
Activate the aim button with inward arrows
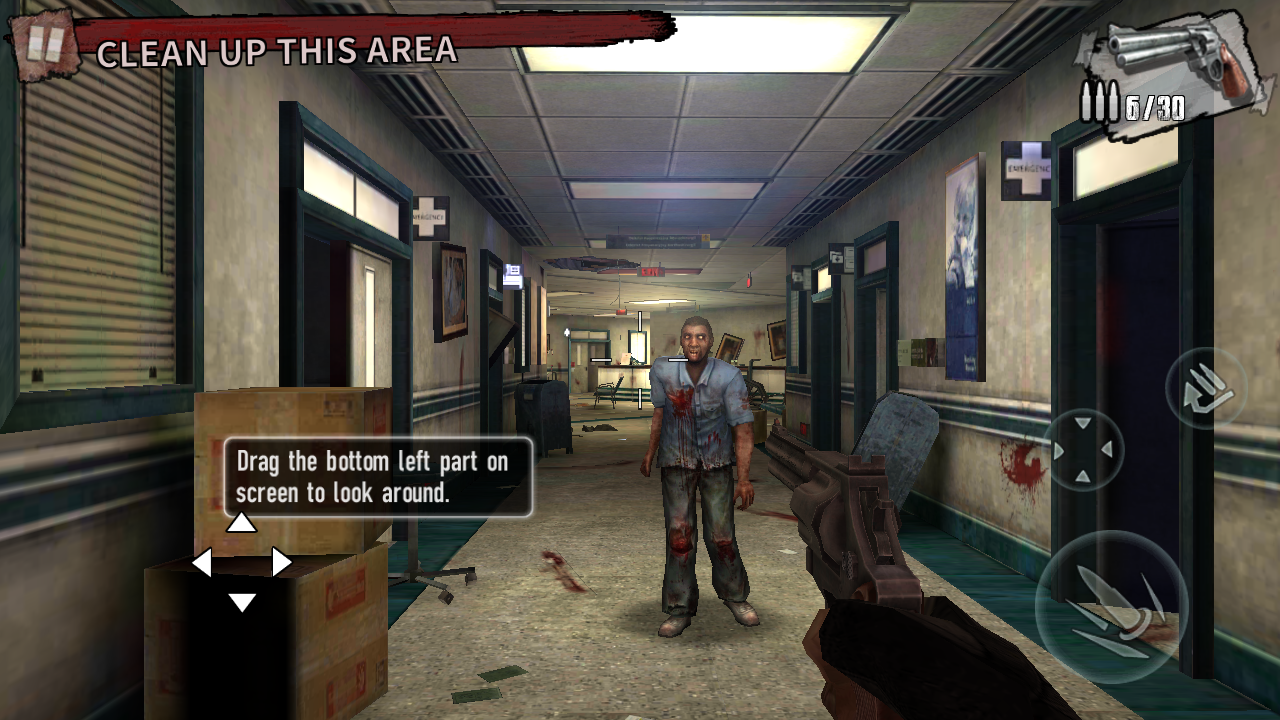coord(1083,450)
